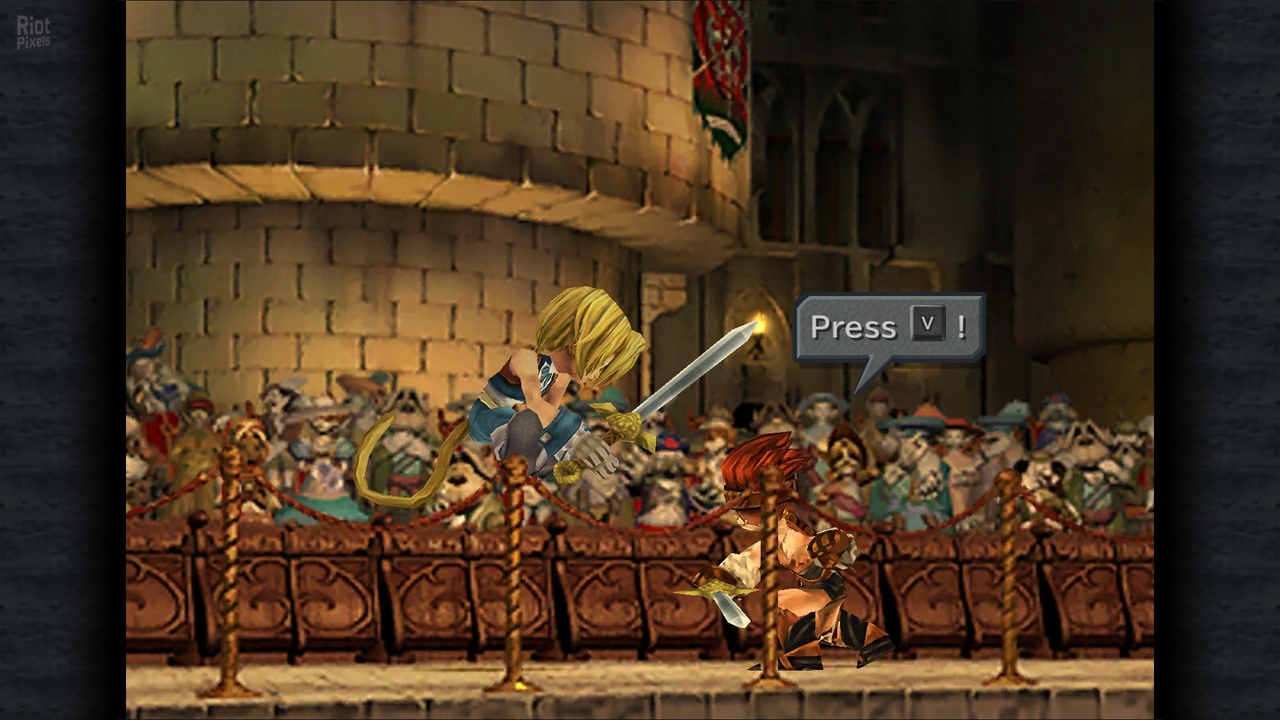Click the word Press in the dialogue bubble

pos(853,327)
